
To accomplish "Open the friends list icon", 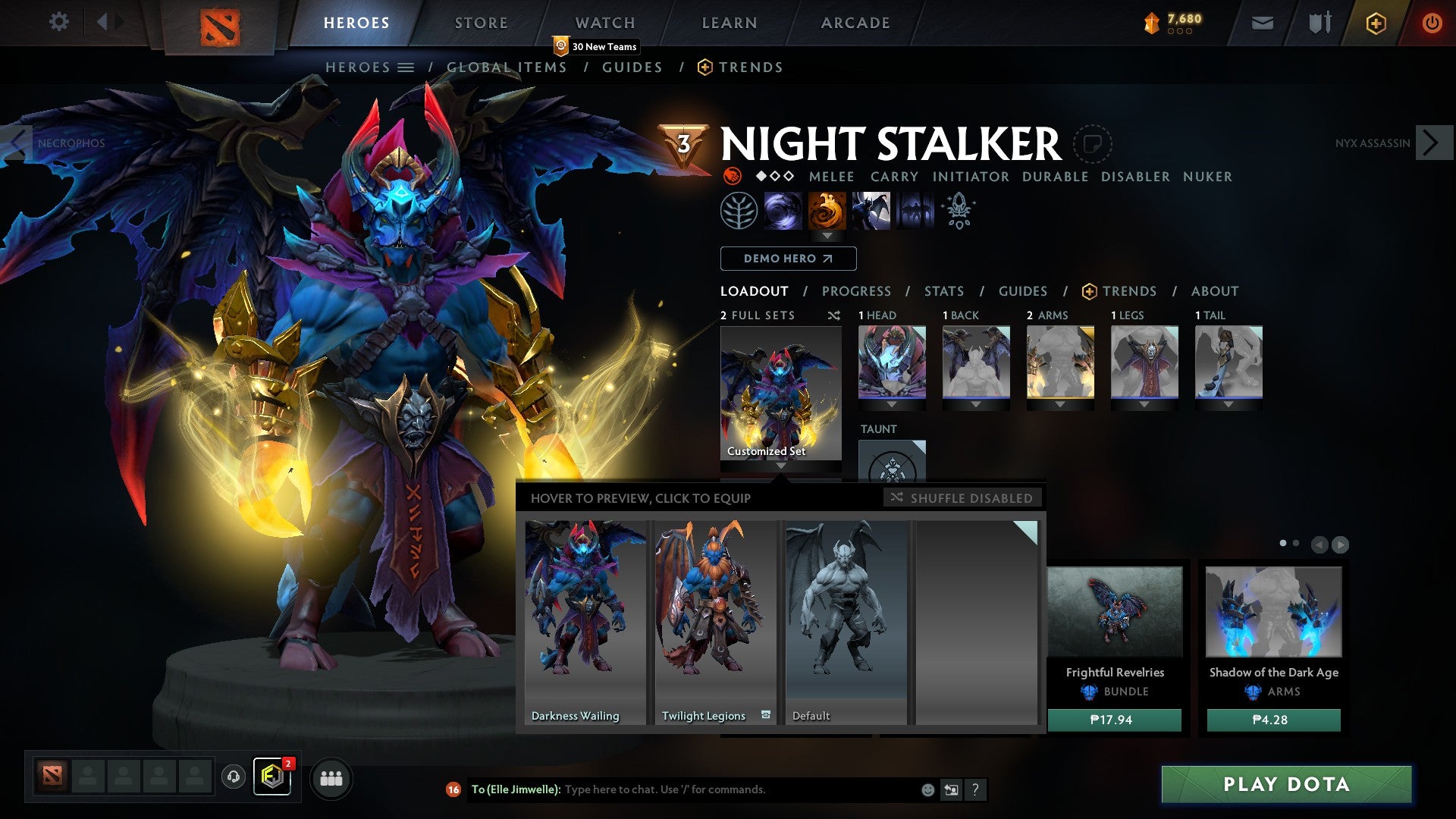I will [x=331, y=778].
